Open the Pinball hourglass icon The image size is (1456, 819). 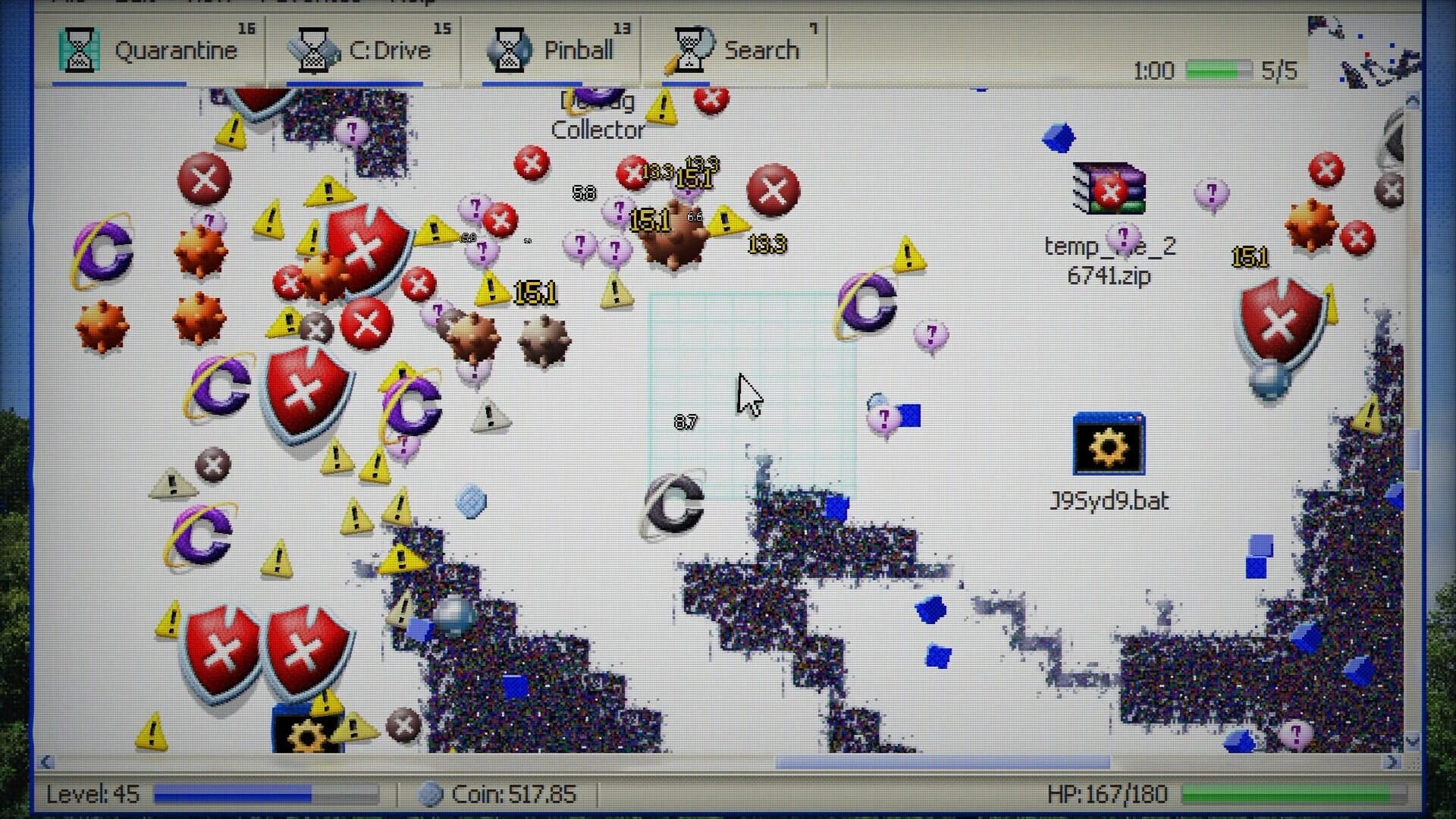click(x=510, y=51)
